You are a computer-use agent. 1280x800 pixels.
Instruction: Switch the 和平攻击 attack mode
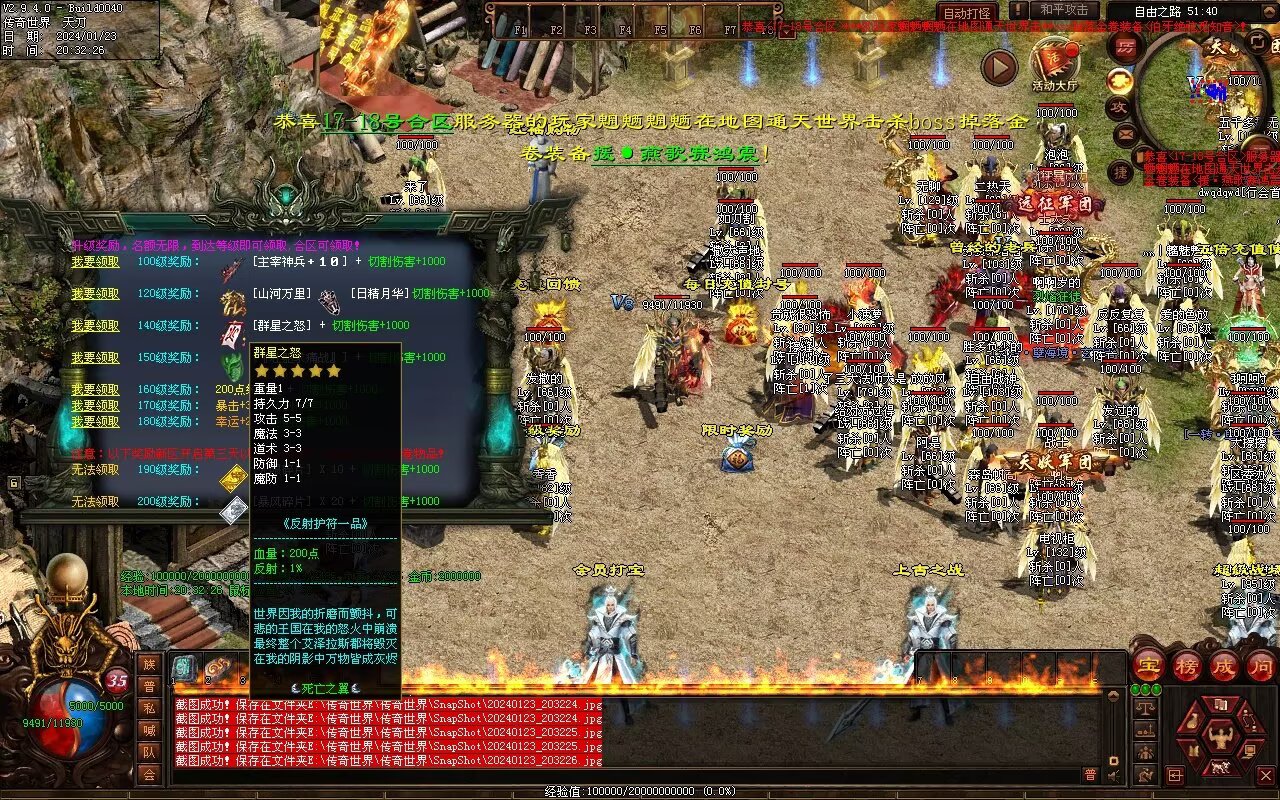pos(1063,10)
